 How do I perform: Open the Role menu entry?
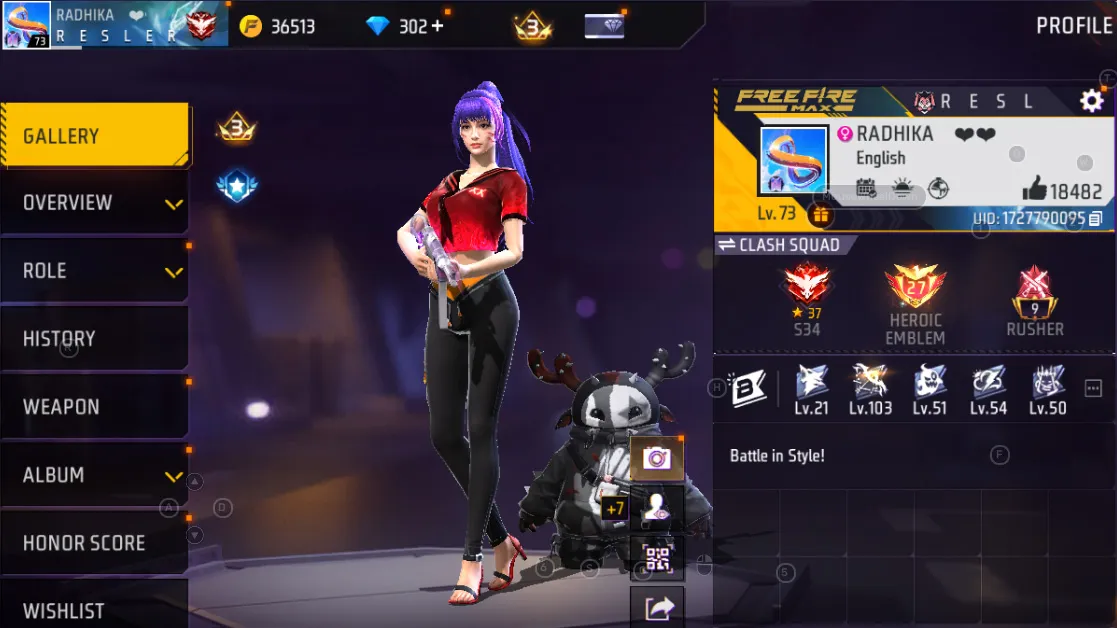[94, 271]
